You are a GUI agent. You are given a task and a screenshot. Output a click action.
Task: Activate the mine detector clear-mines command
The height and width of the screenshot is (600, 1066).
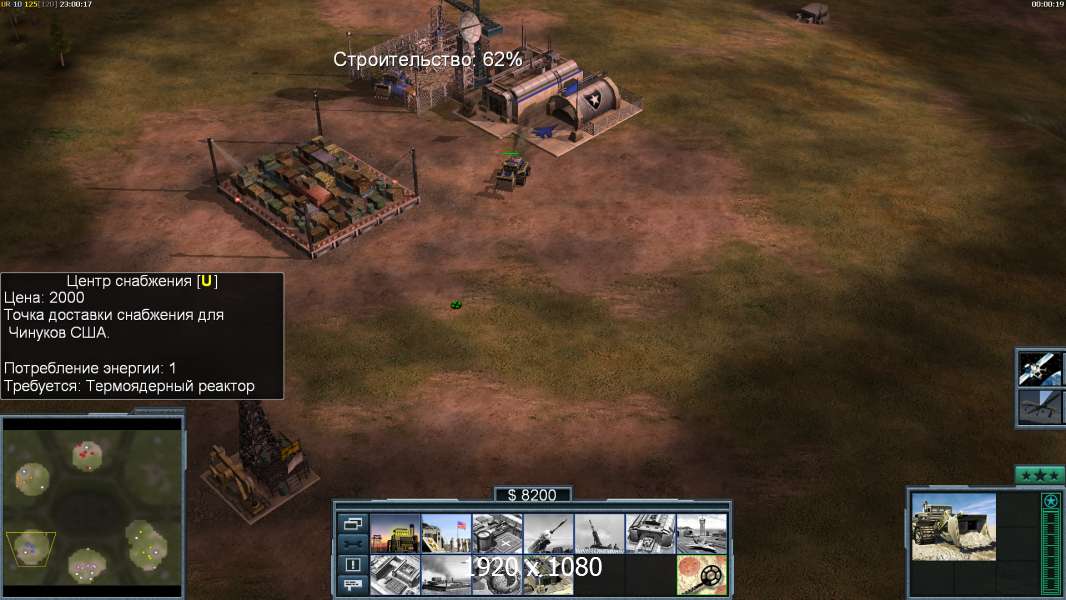click(x=701, y=574)
